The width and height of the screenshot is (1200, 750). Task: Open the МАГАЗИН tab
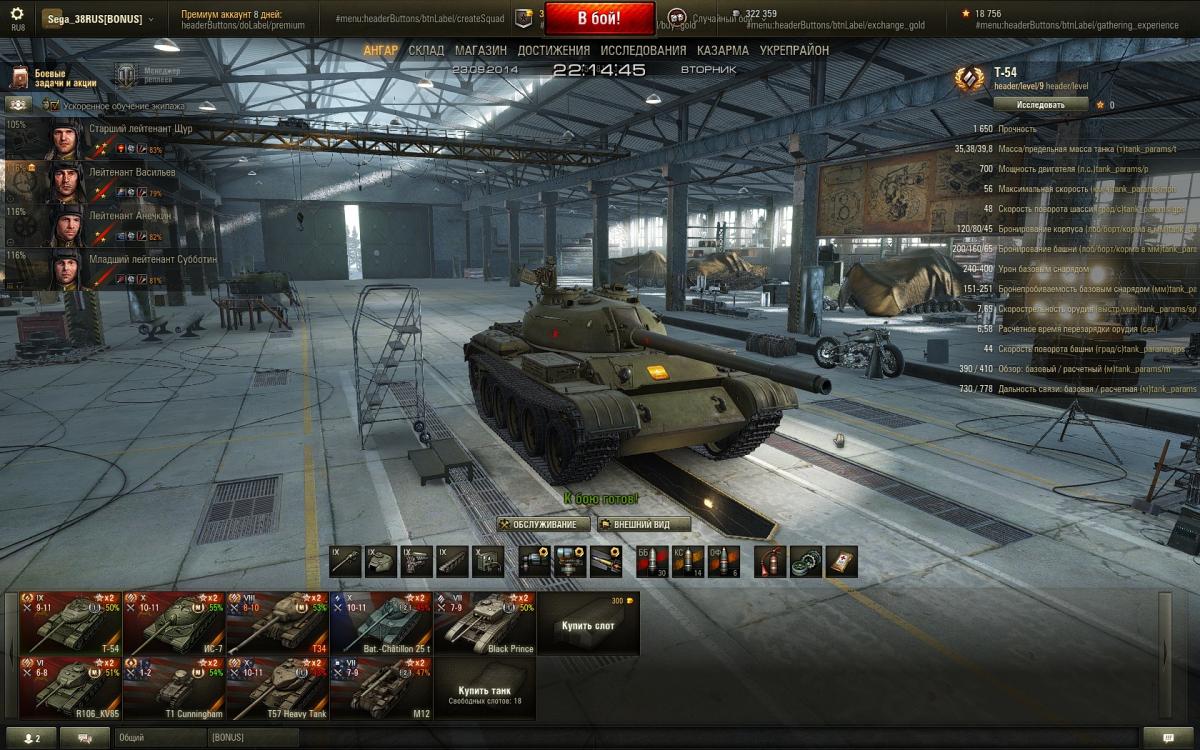pos(480,50)
